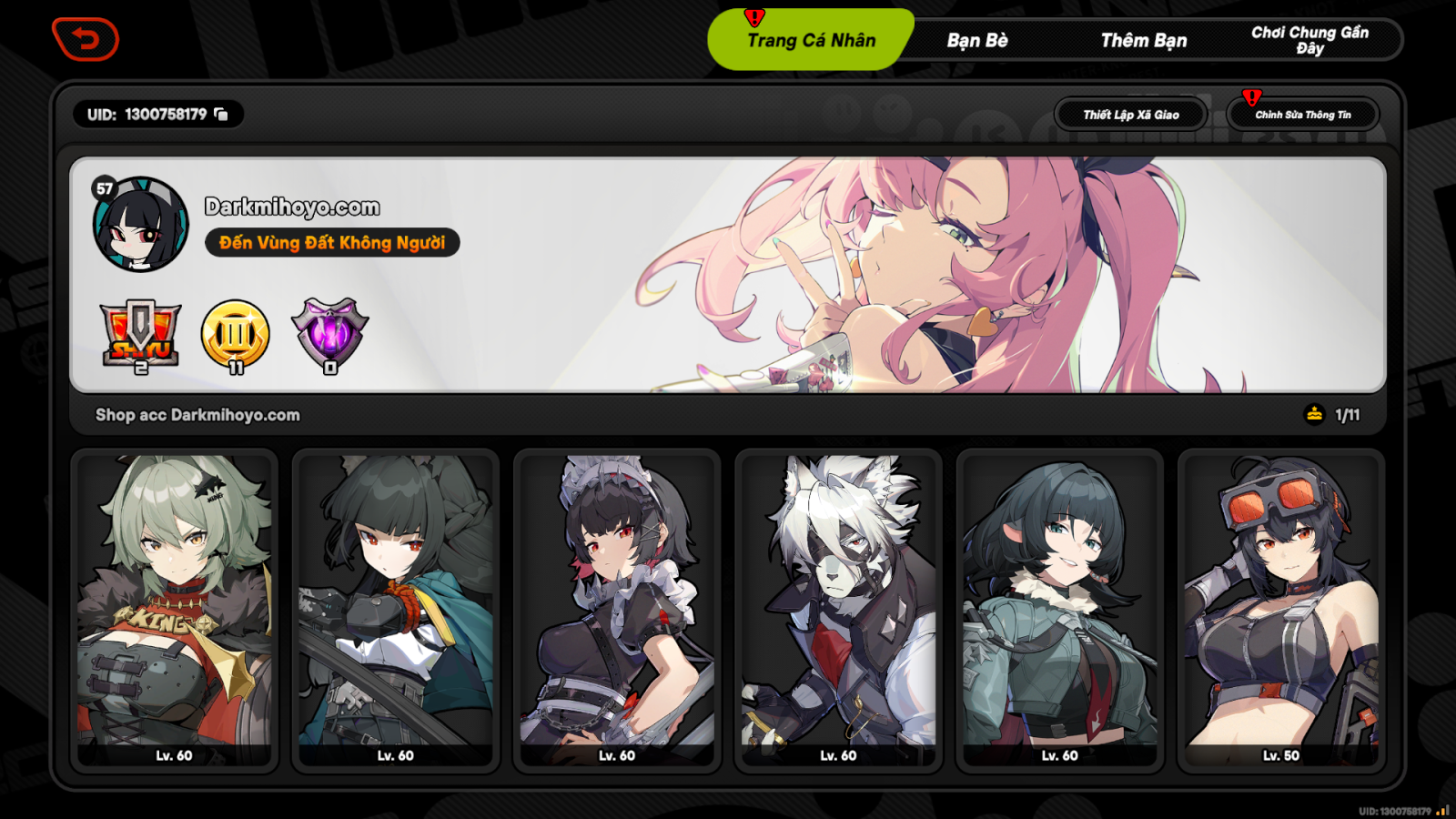Click the signal strength icon bottom right

1441,808
